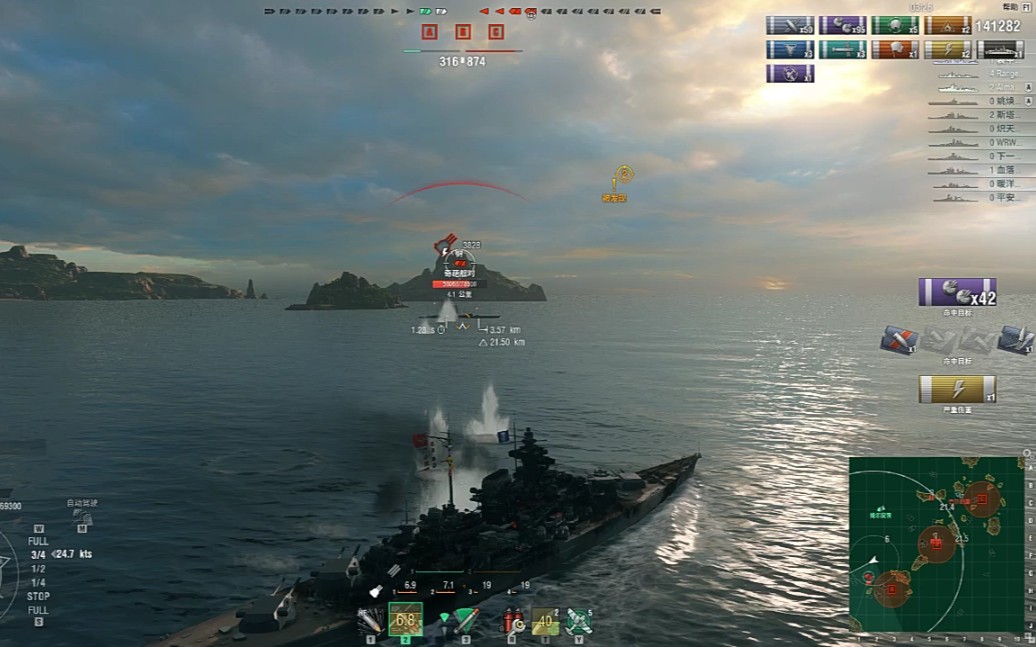Image resolution: width=1036 pixels, height=647 pixels.
Task: Click capture point marker B at top
Action: 463,32
